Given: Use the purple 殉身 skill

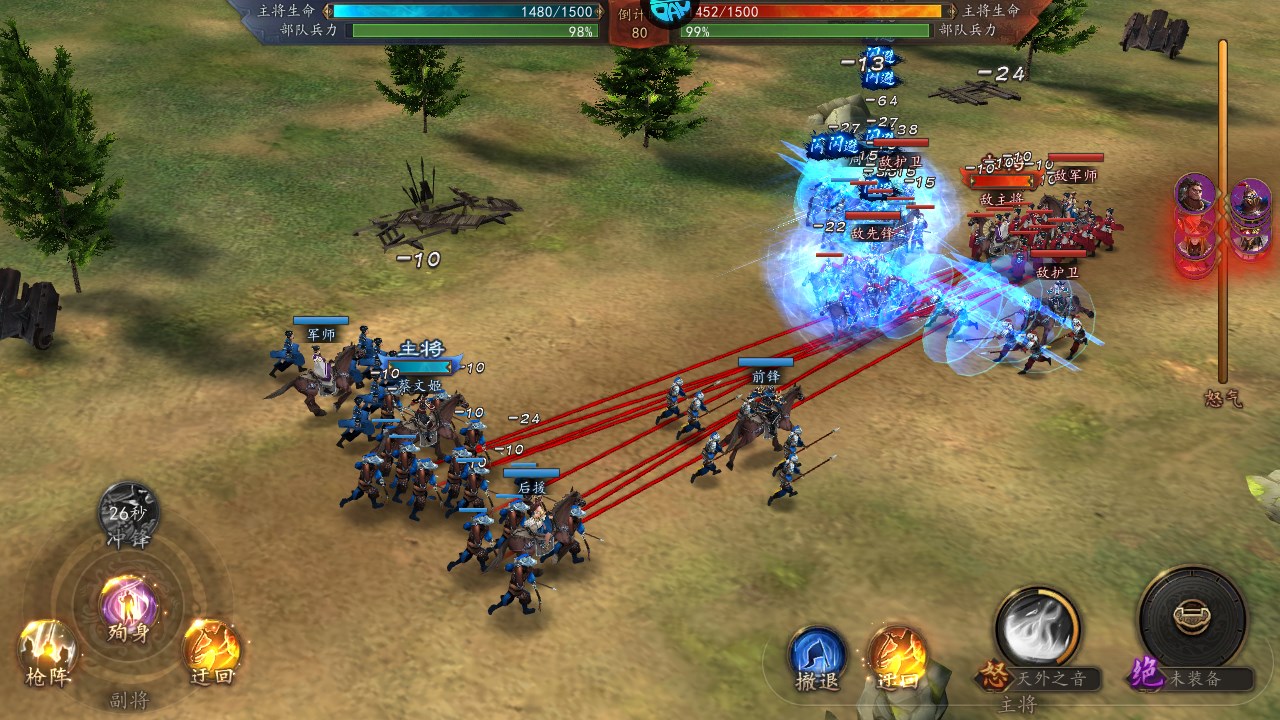Looking at the screenshot, I should pos(129,606).
